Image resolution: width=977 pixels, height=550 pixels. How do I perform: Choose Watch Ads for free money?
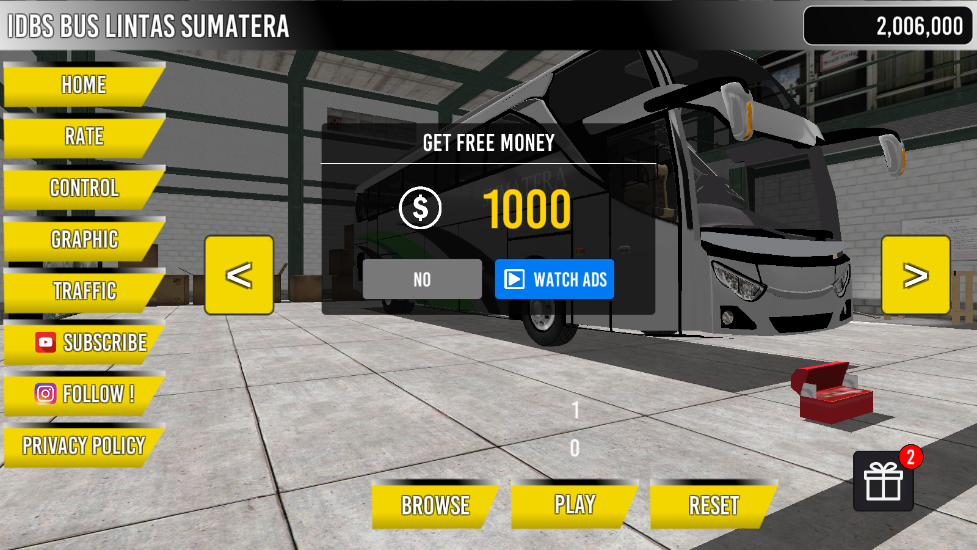(554, 279)
